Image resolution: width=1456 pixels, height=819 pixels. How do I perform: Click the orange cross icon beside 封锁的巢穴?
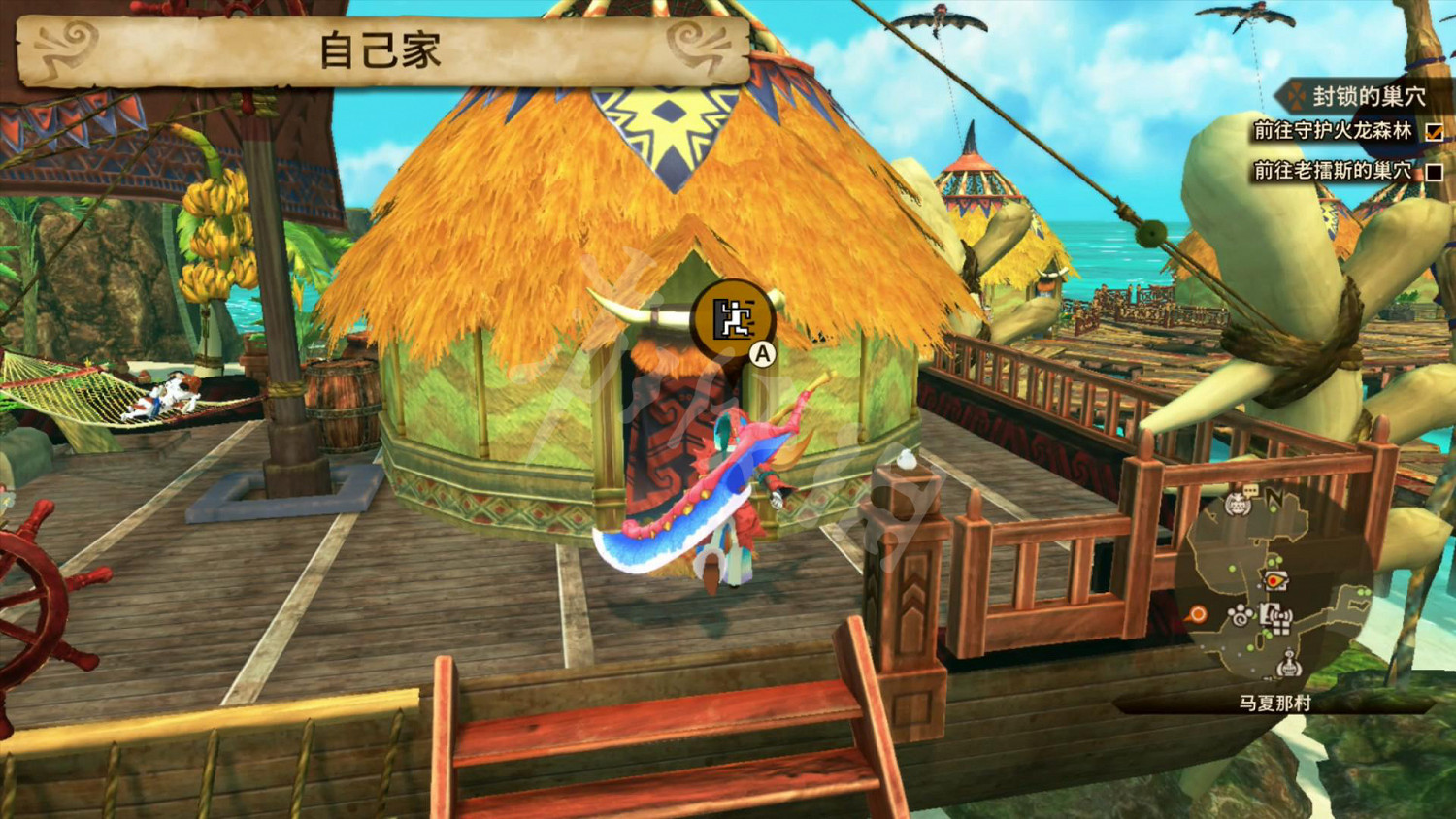1295,97
